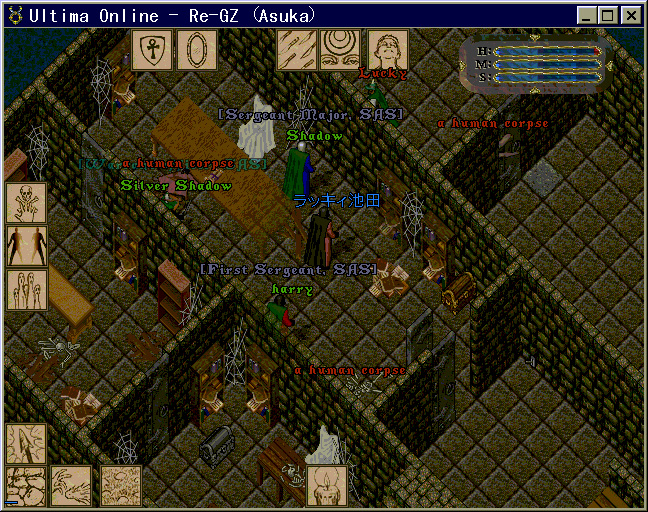Use the arrowhead skill icon
This screenshot has width=648, height=512.
(x=26, y=444)
